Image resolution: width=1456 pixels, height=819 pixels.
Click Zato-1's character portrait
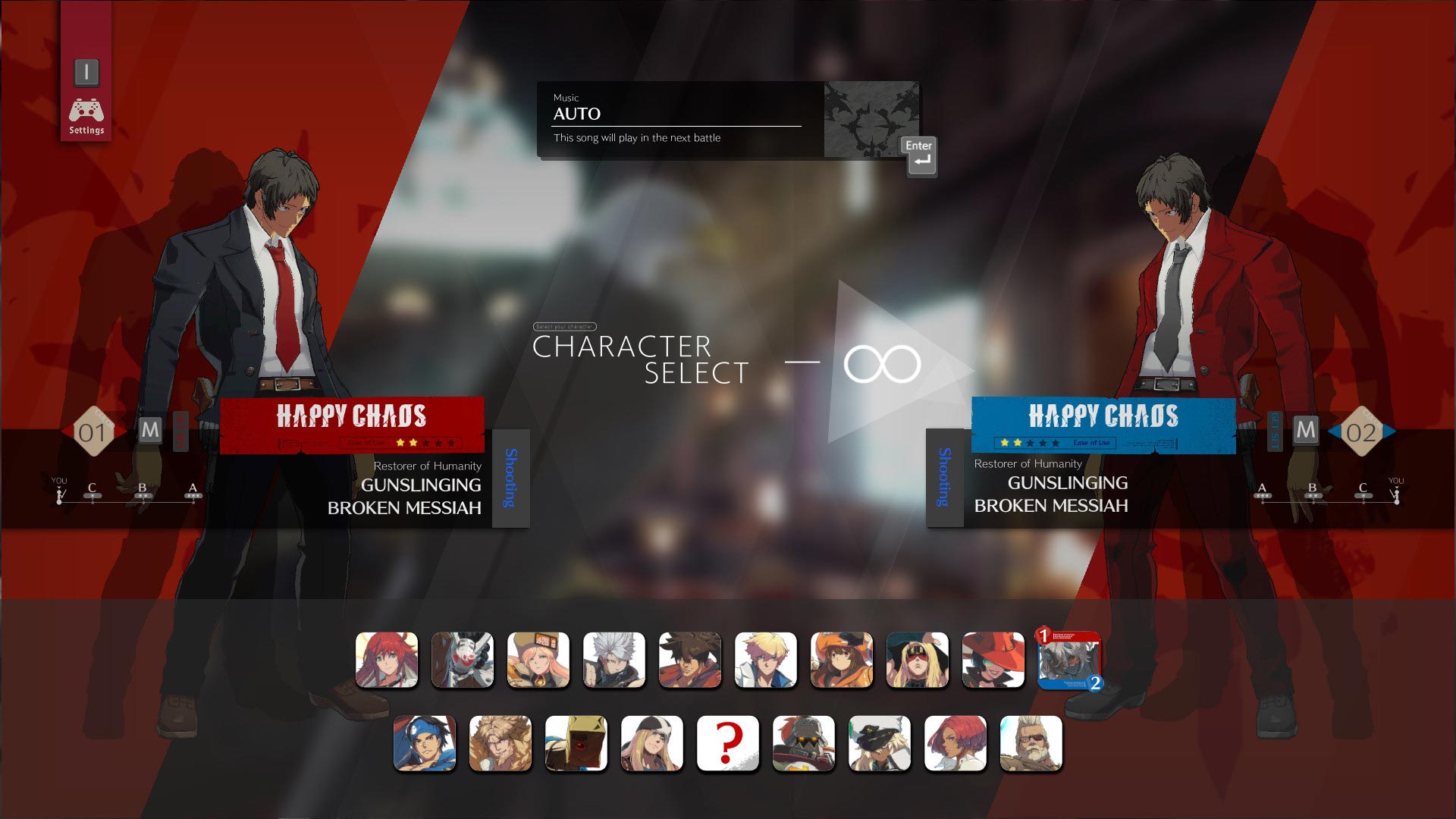point(463,660)
